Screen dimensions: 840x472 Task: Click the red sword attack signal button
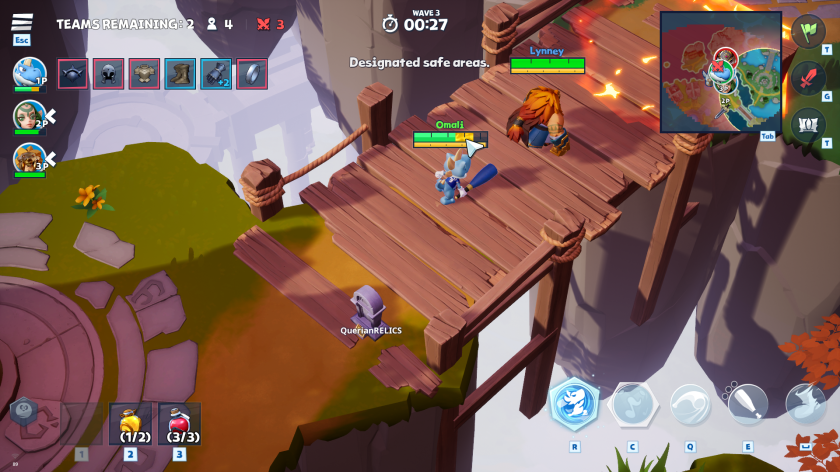(x=808, y=77)
